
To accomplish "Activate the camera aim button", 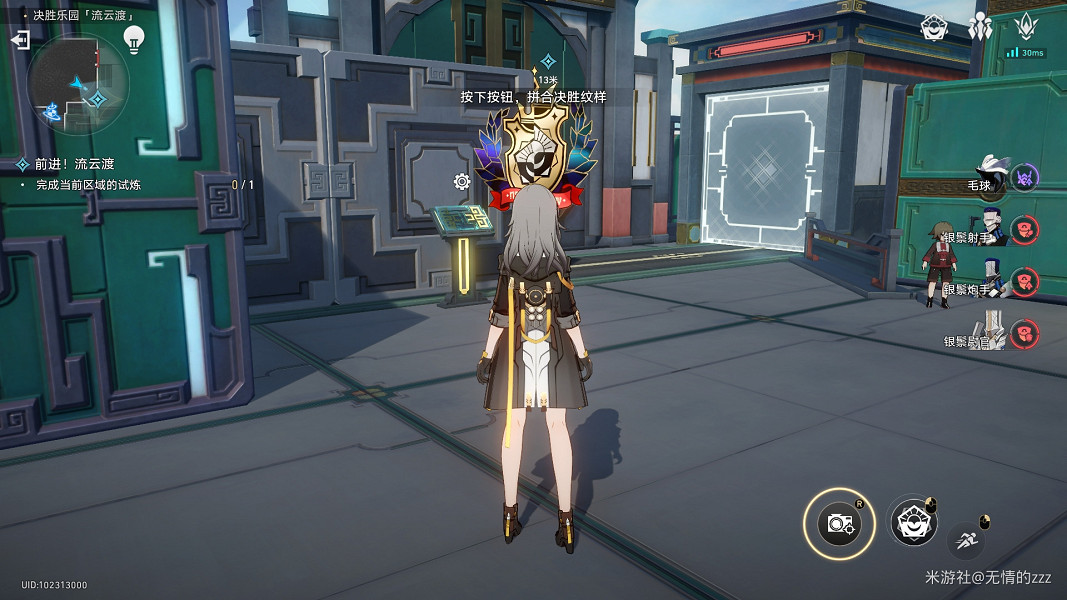I will [839, 523].
